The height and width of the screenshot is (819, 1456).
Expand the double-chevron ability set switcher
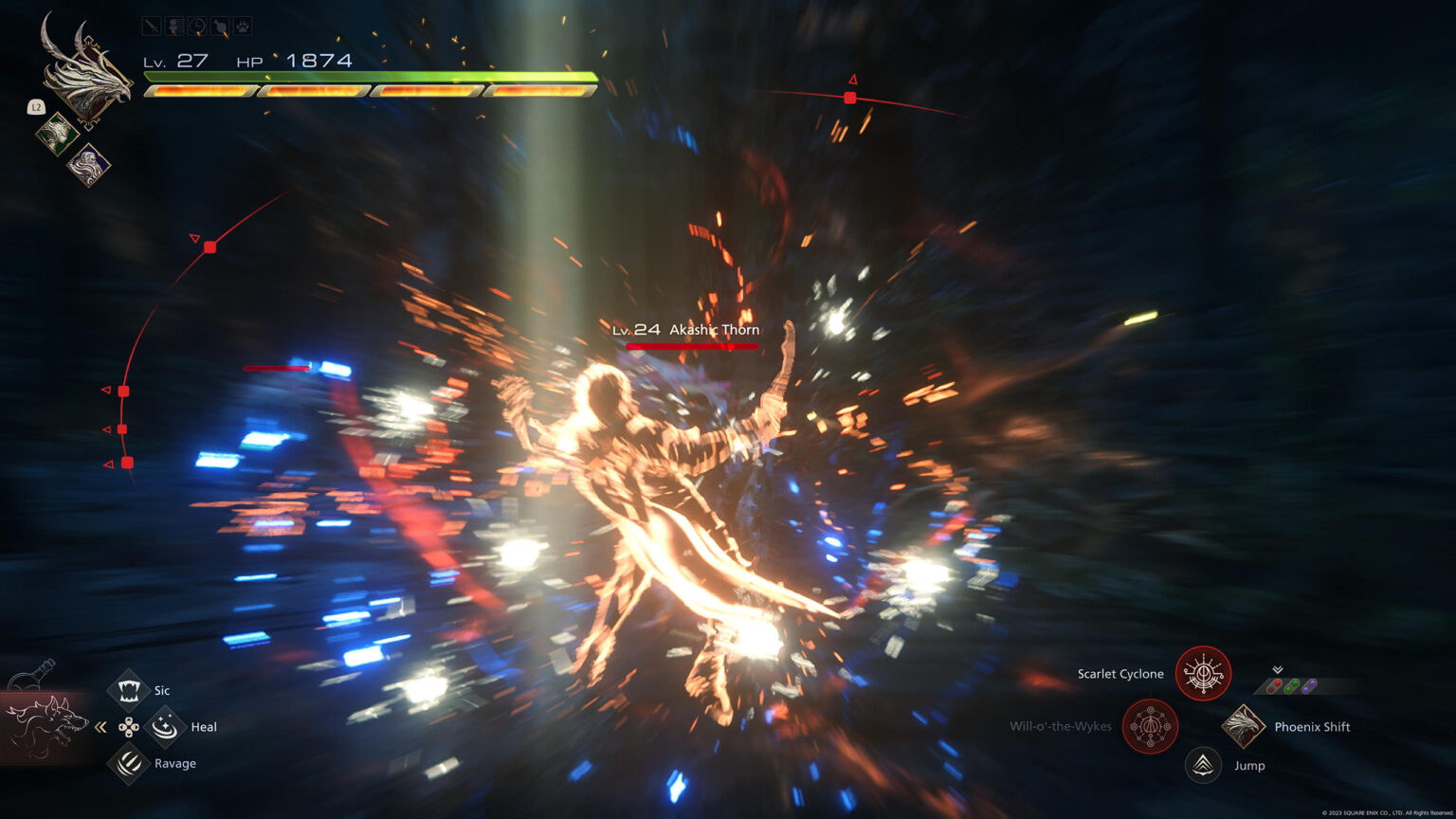(1278, 666)
